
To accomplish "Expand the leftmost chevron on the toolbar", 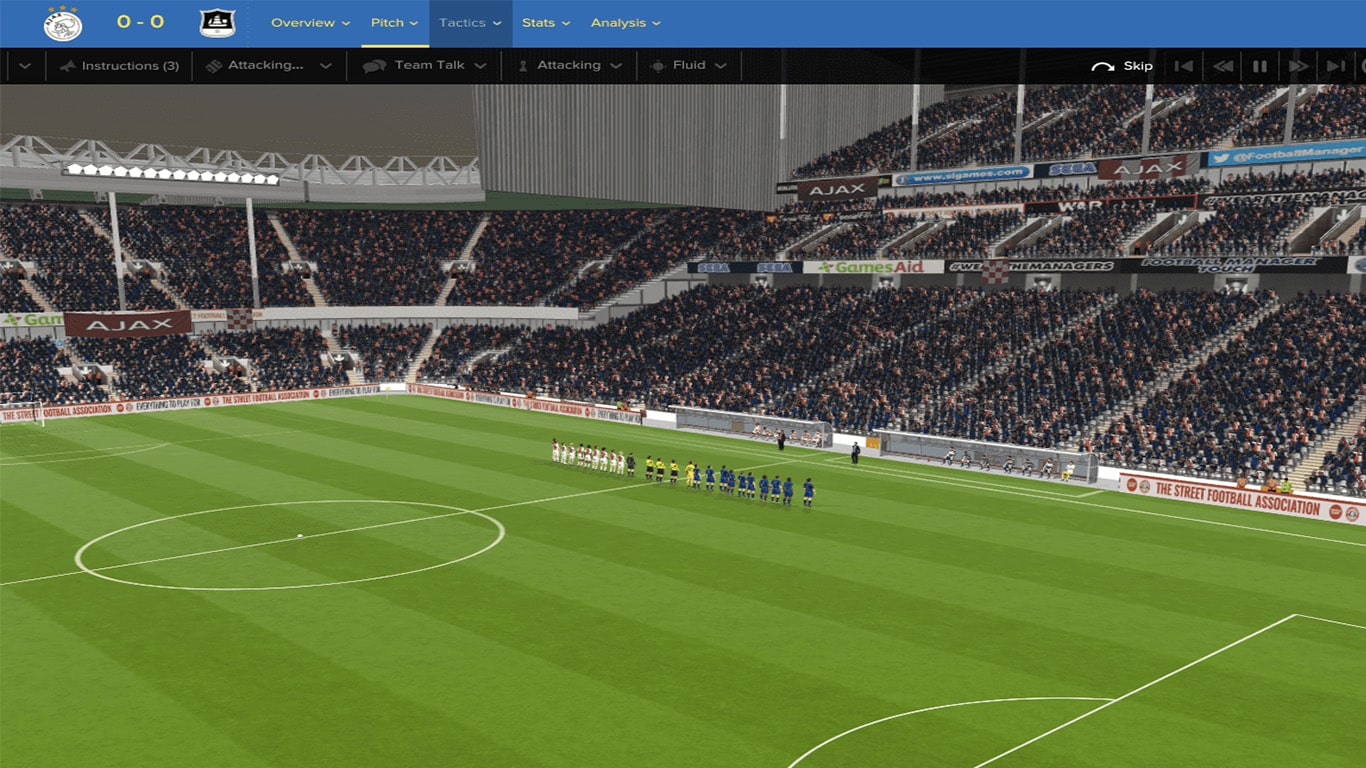I will click(23, 65).
